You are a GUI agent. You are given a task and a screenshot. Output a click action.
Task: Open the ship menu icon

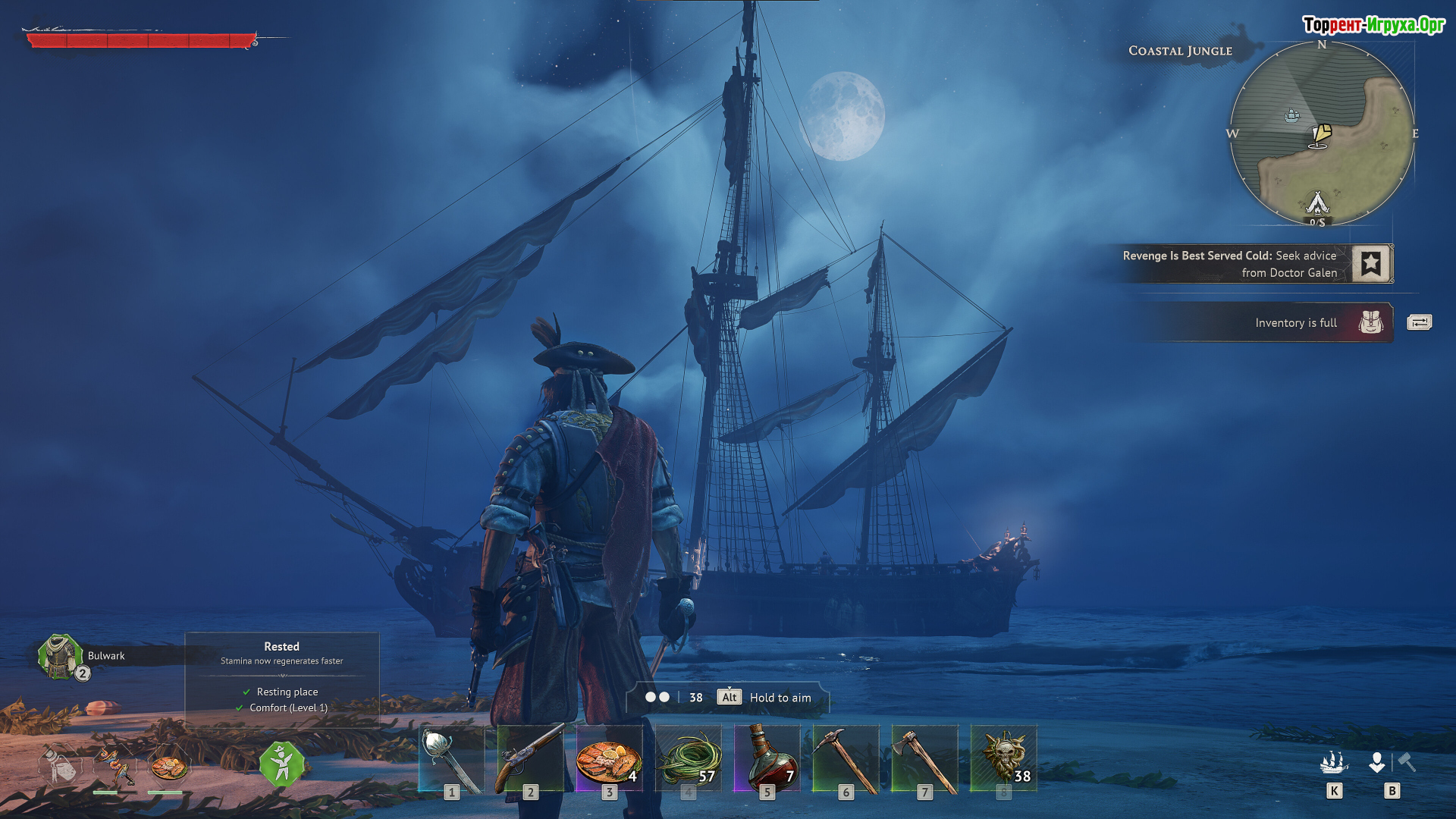coord(1334,762)
